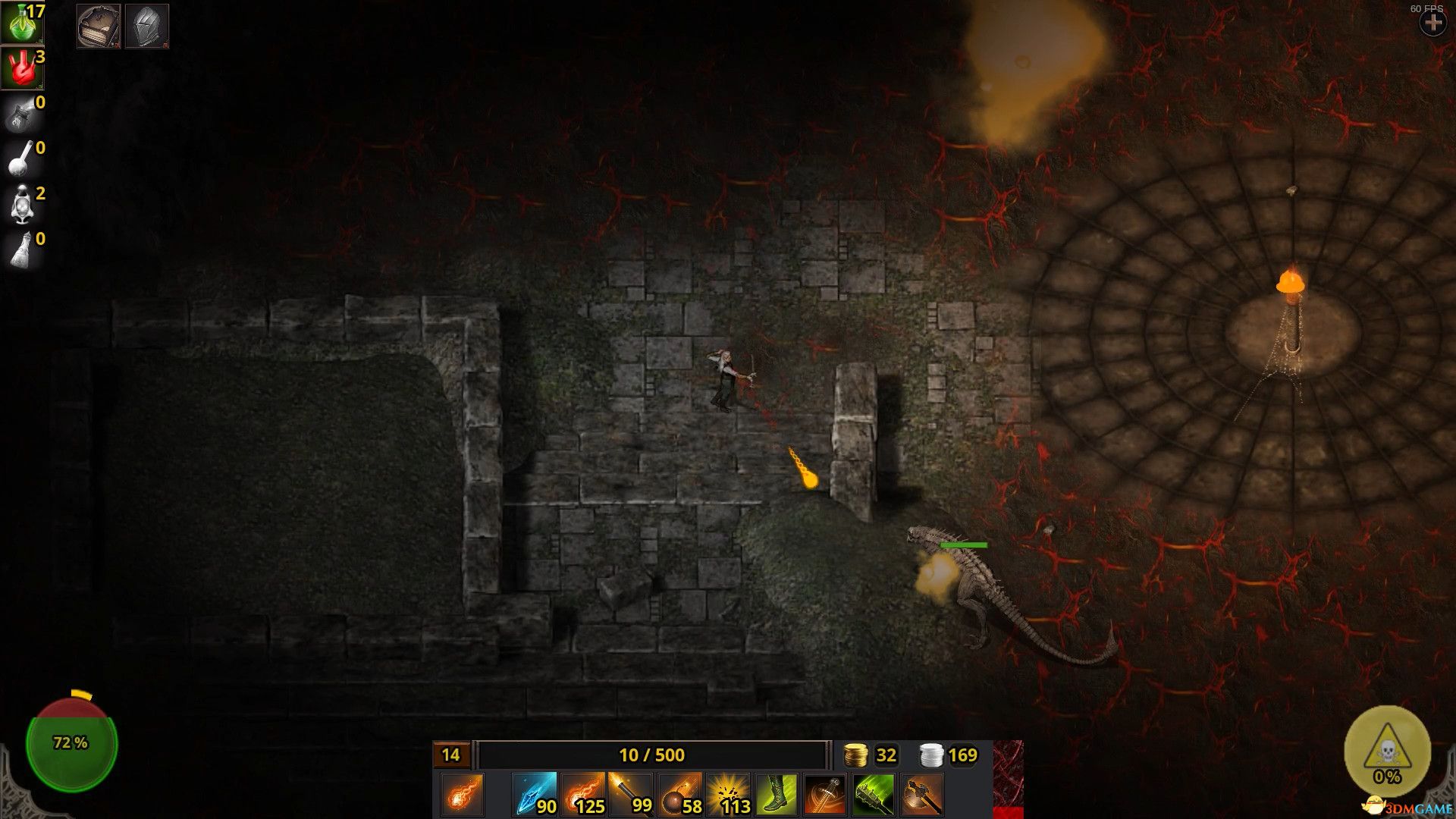Activate the blue ice crystal spell

[534, 794]
